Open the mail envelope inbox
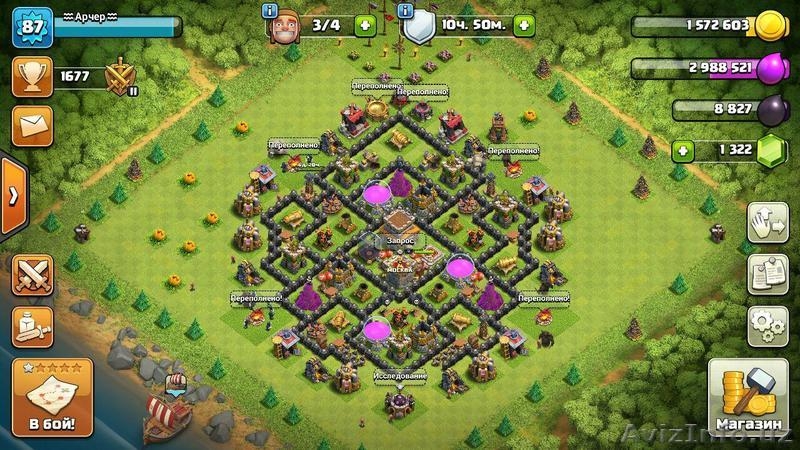 click(31, 126)
